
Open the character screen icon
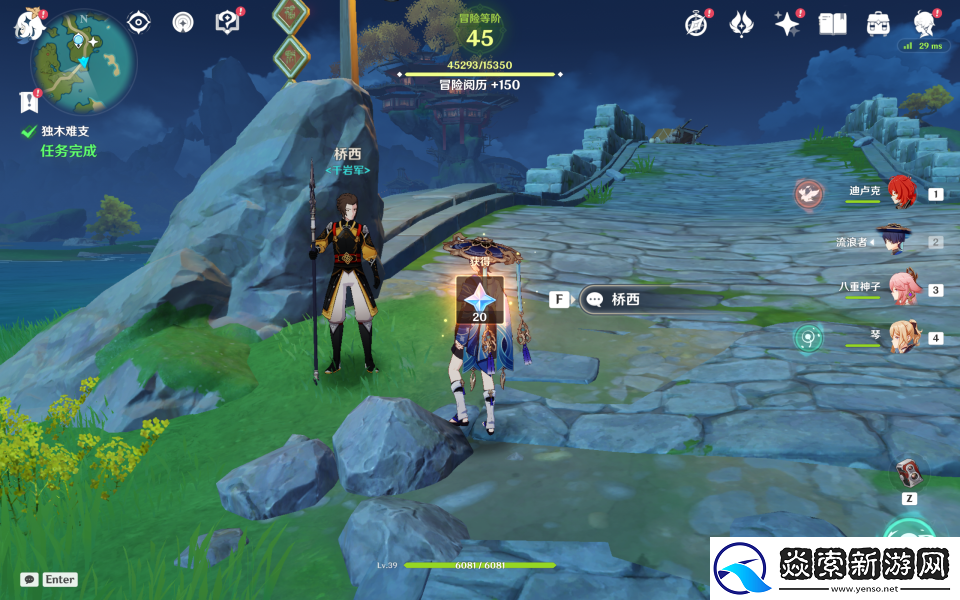(x=924, y=23)
